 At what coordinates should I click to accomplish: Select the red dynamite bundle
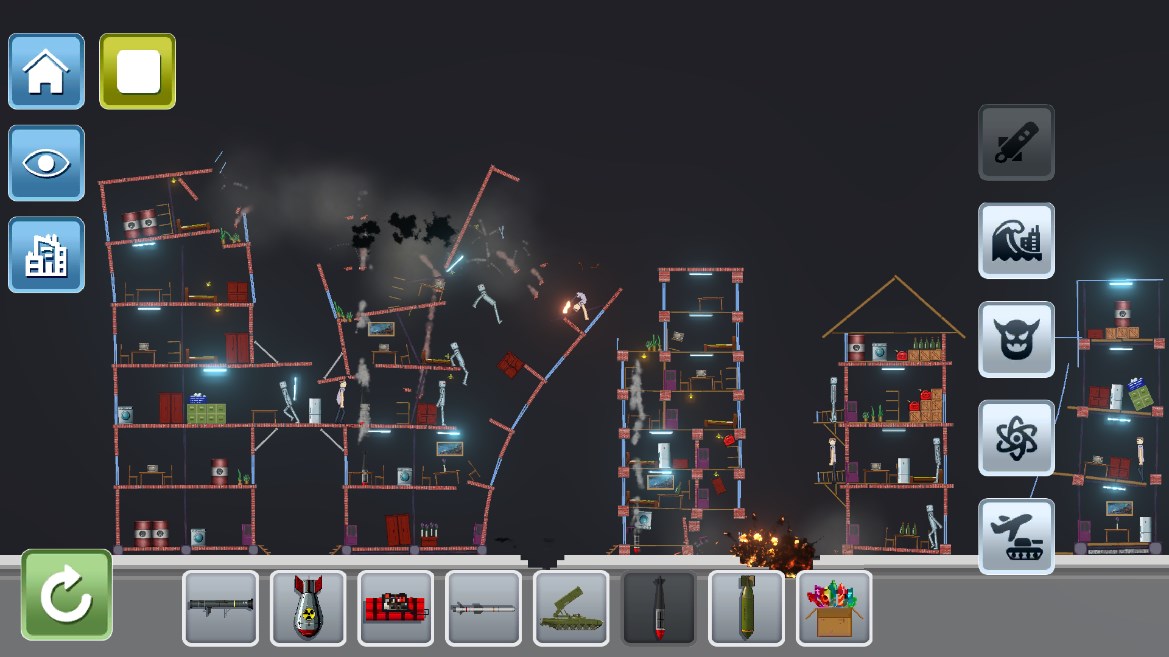[396, 608]
